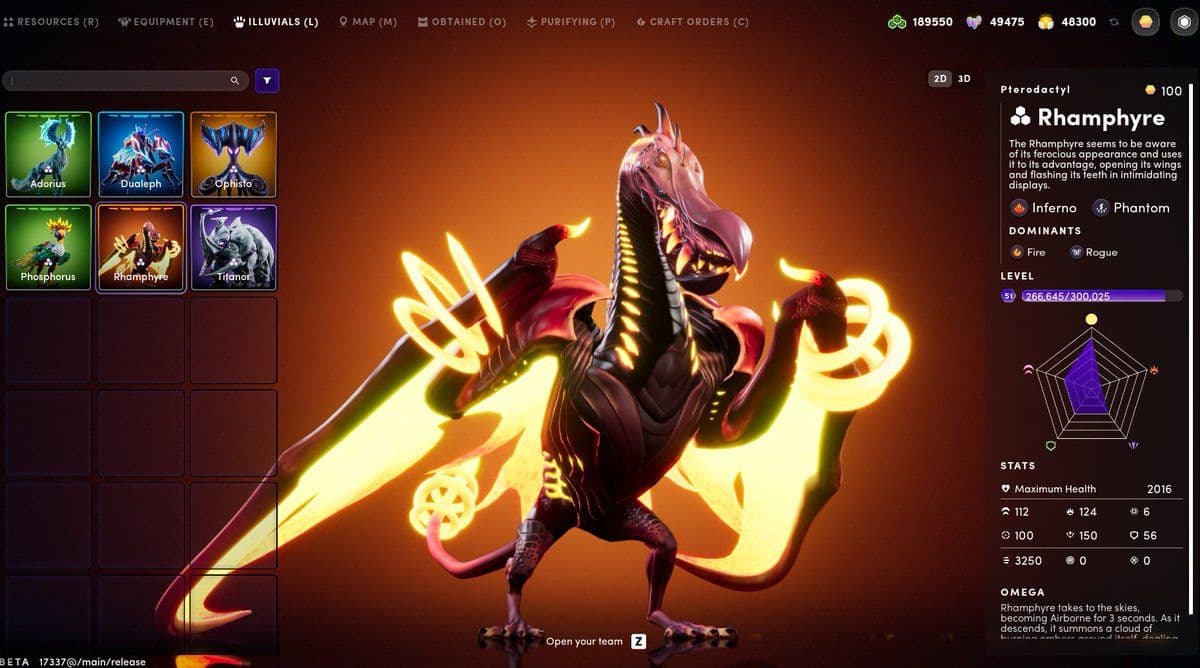Viewport: 1200px width, 668px height.
Task: Select the Illuvials tab
Action: click(x=276, y=22)
